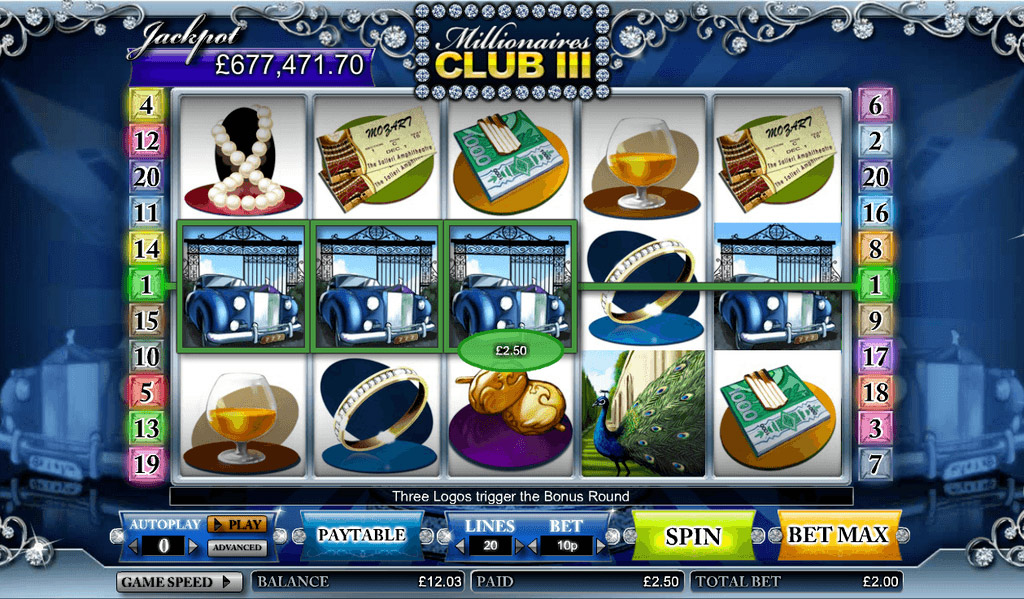Place maximum bet with BET MAX
Viewport: 1024px width, 599px height.
coord(838,535)
